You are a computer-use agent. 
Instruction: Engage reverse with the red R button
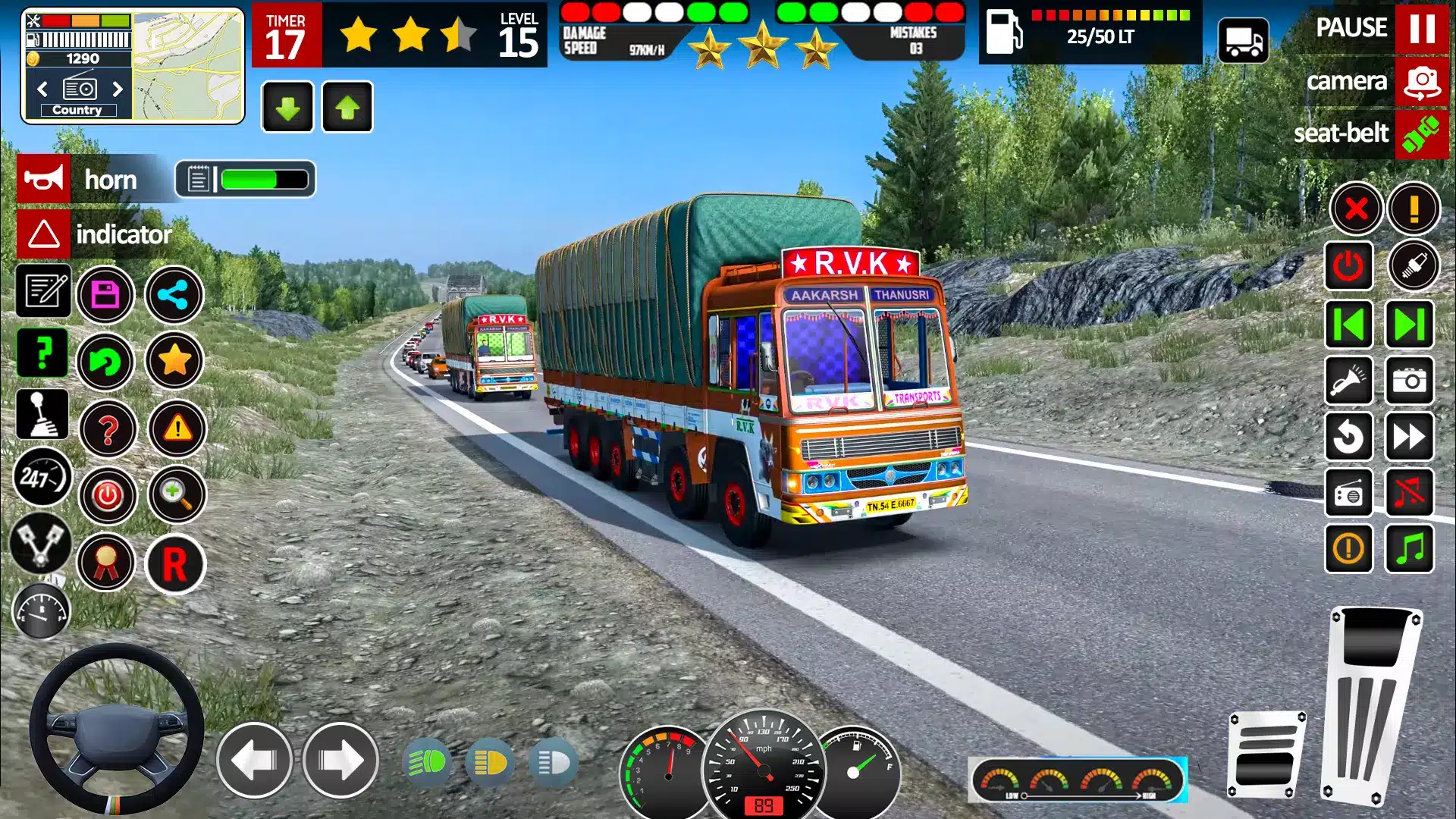[175, 564]
